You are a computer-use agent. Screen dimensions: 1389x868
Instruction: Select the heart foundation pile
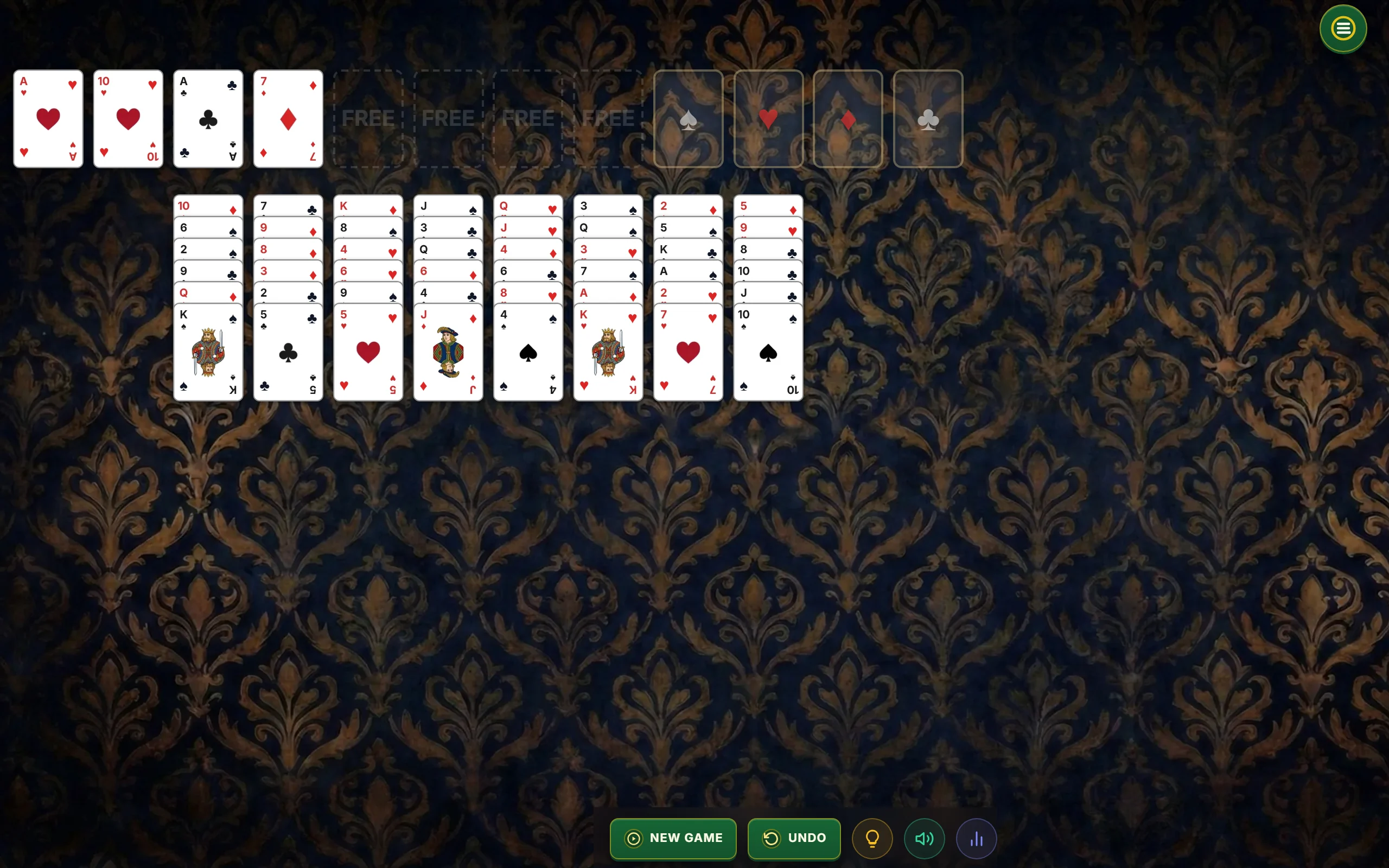(x=767, y=119)
